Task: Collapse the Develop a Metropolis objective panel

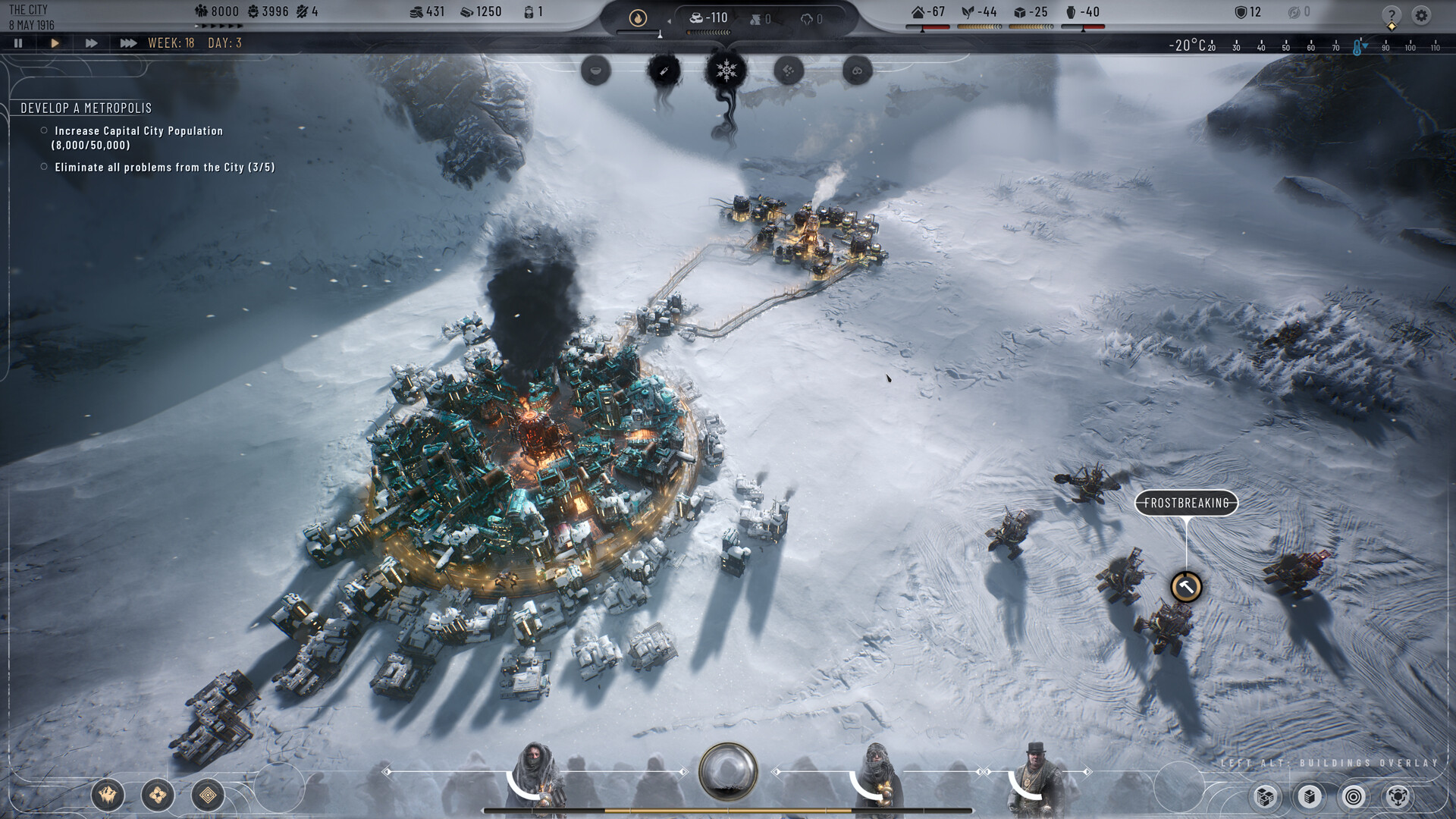Action: 86,108
